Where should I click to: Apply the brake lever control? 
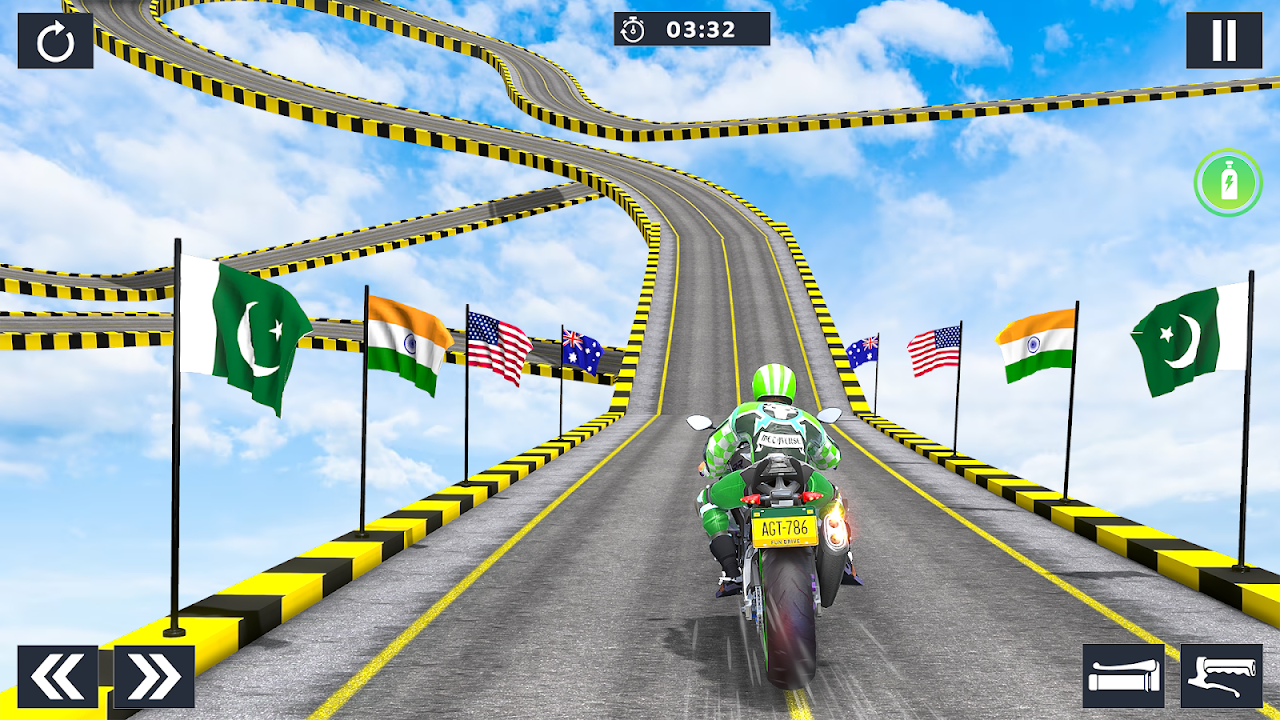pos(1221,676)
